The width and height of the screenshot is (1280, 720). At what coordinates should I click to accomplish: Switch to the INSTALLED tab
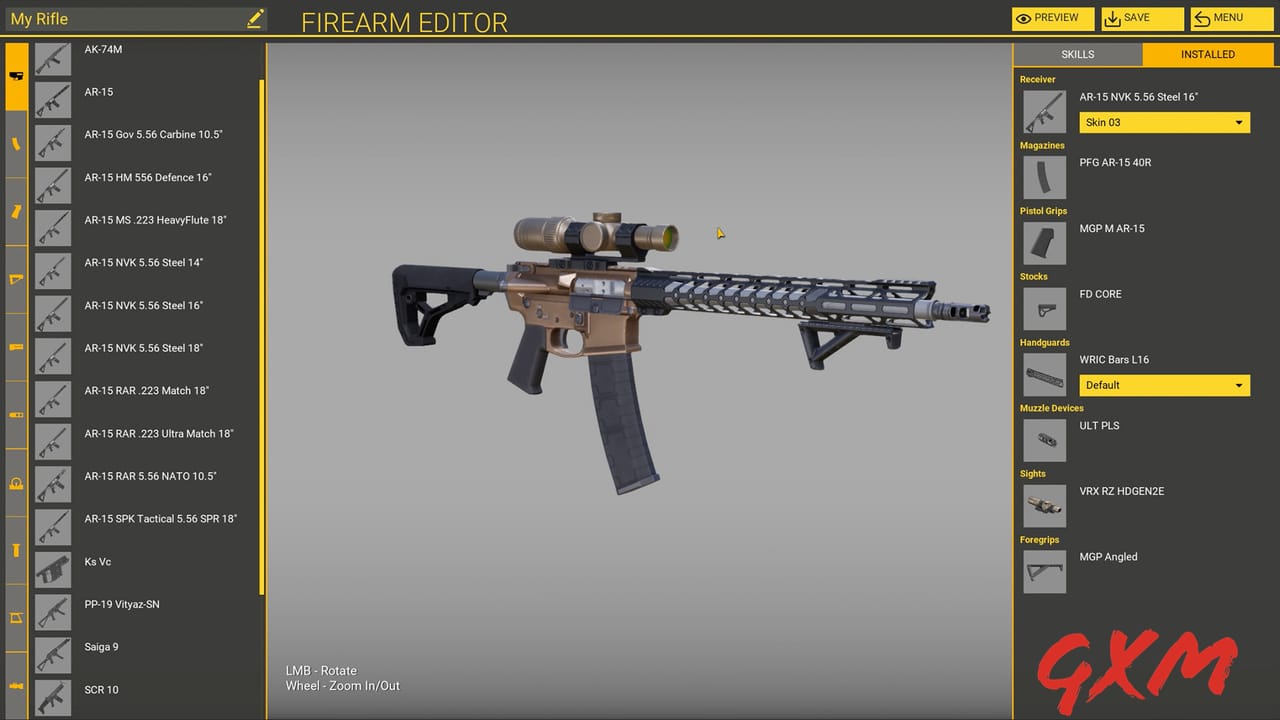tap(1207, 54)
